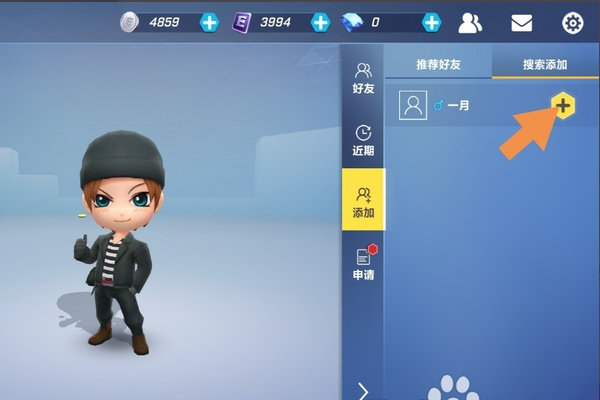The height and width of the screenshot is (400, 600).
Task: Open the gear settings
Action: click(573, 22)
